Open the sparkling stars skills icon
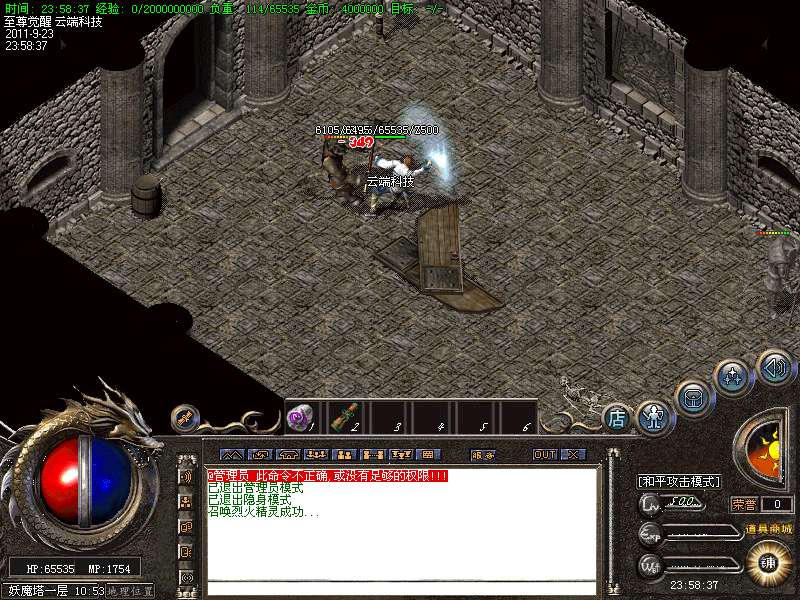The width and height of the screenshot is (800, 600). 732,378
